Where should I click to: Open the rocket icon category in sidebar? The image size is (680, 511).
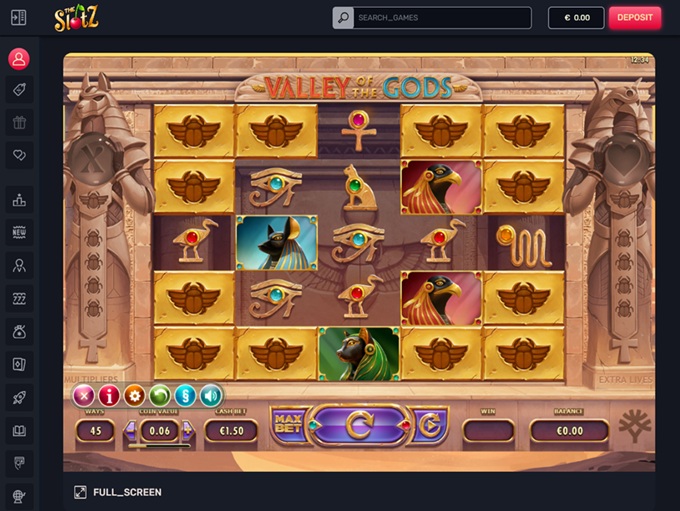(x=19, y=397)
